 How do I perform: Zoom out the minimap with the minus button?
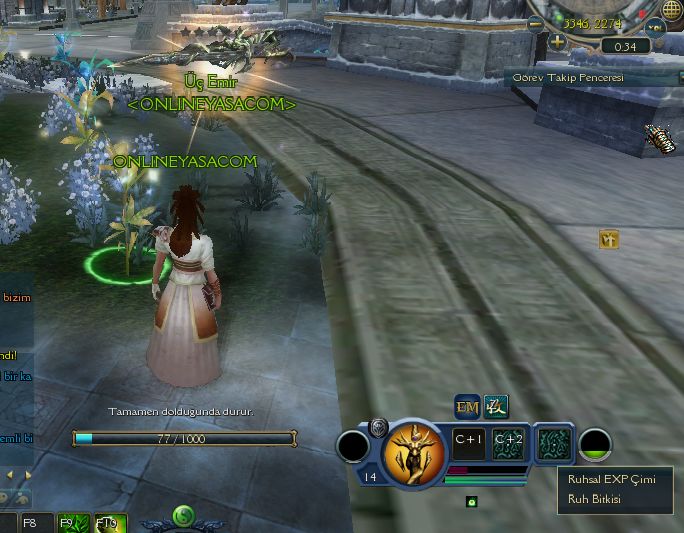pyautogui.click(x=537, y=23)
